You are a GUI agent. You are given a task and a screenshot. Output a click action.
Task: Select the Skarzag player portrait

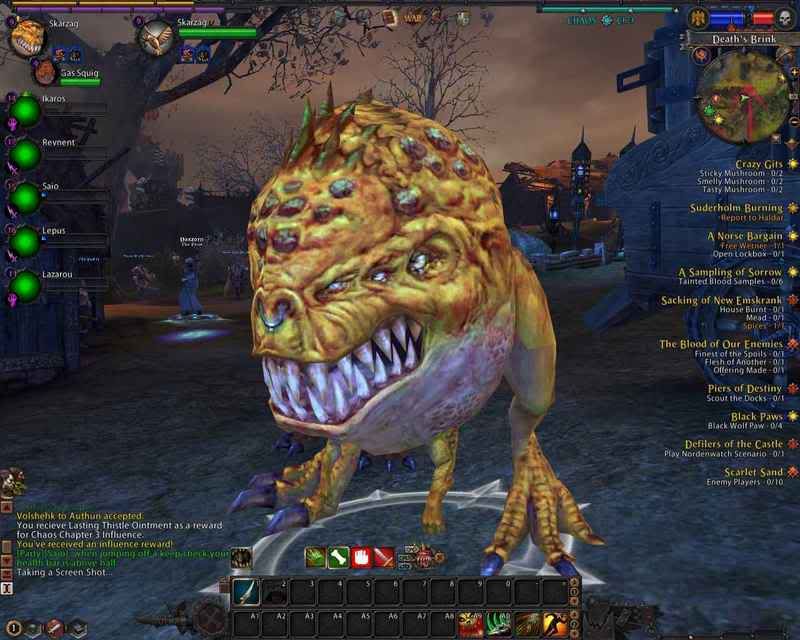(x=26, y=38)
